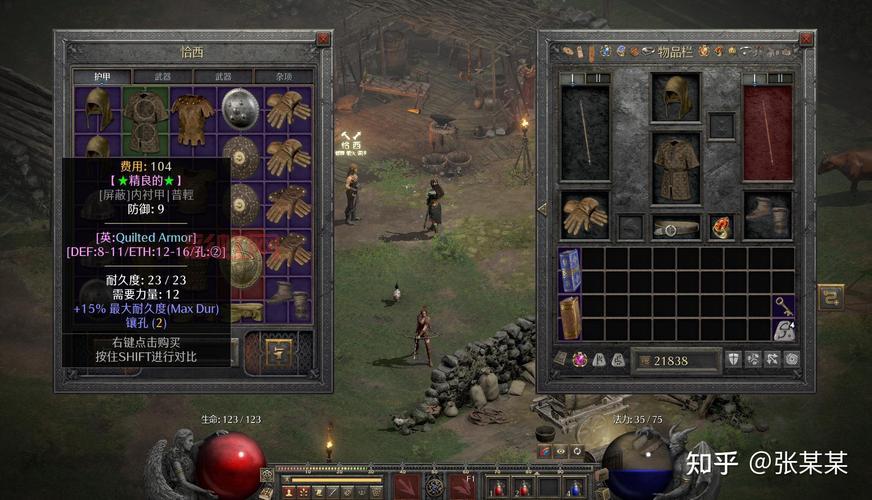This screenshot has width=872, height=500.
Task: Close the 恰西 vendor window
Action: tap(322, 39)
